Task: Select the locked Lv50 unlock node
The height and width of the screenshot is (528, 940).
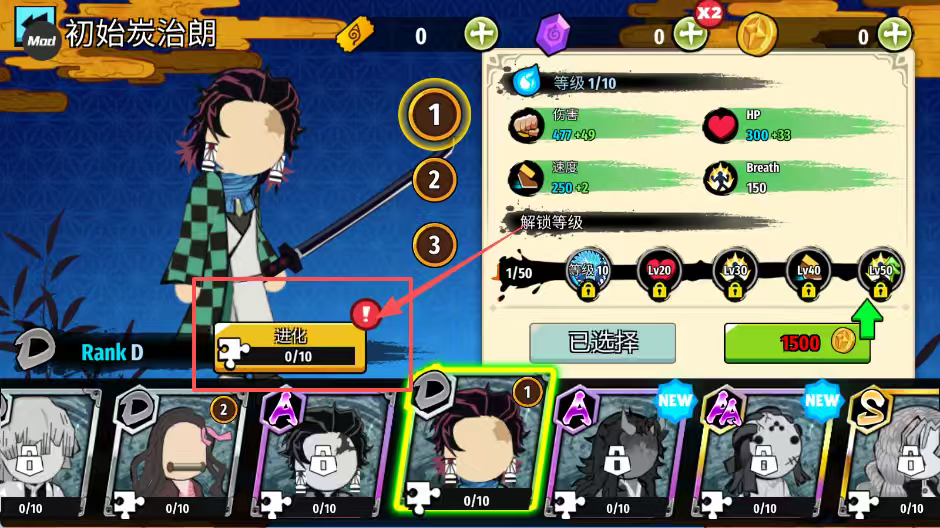Action: tap(880, 274)
